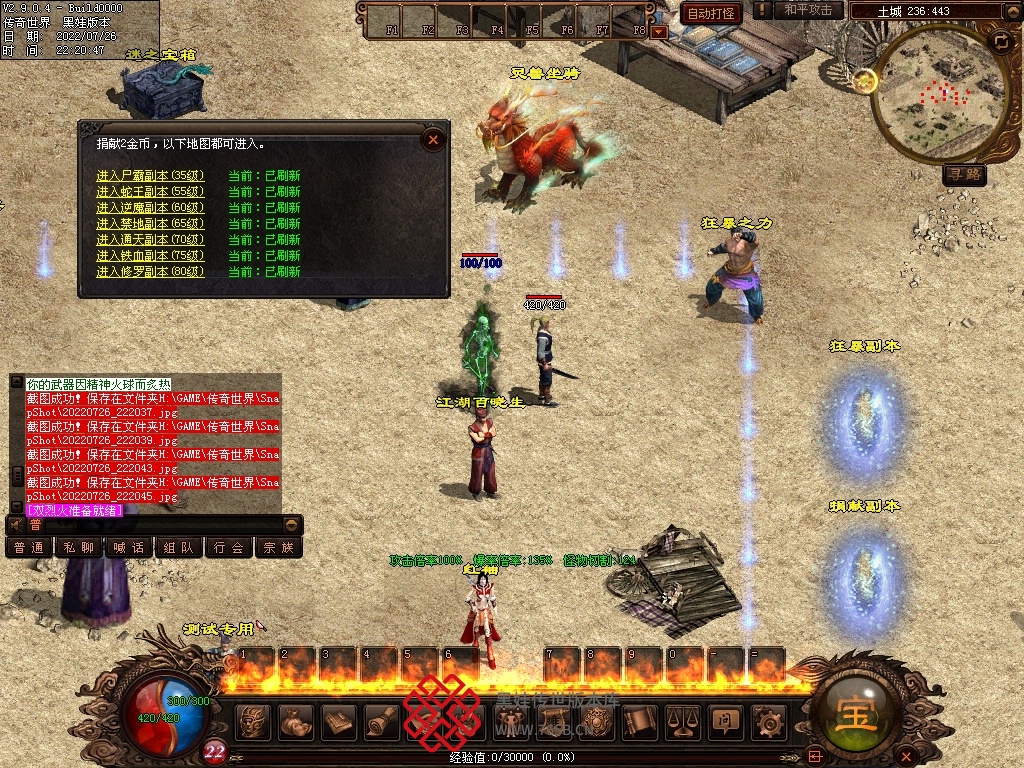Open the balance scales trade icon

(x=683, y=721)
